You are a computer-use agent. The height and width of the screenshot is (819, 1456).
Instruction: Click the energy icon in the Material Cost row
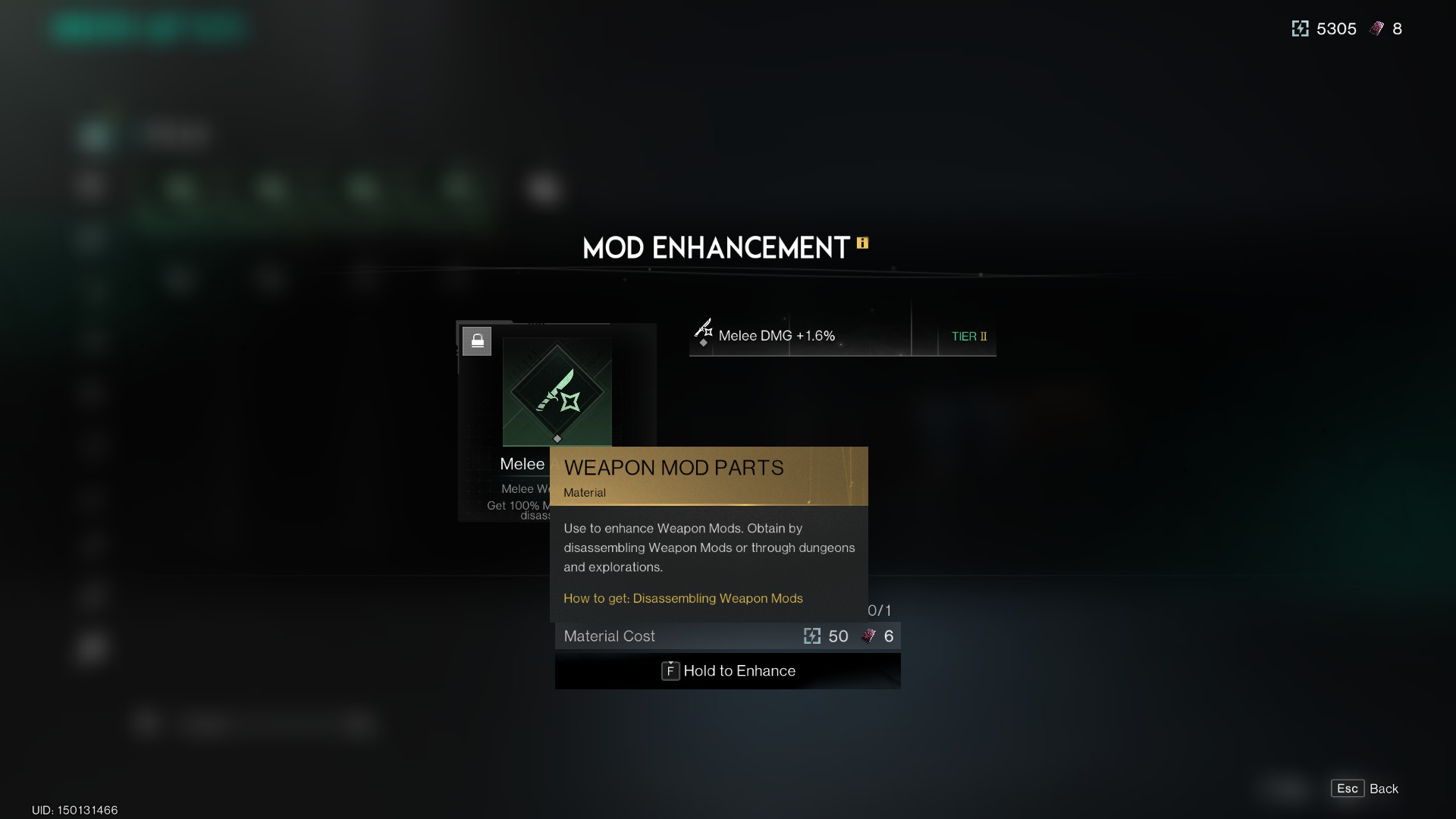pos(814,636)
